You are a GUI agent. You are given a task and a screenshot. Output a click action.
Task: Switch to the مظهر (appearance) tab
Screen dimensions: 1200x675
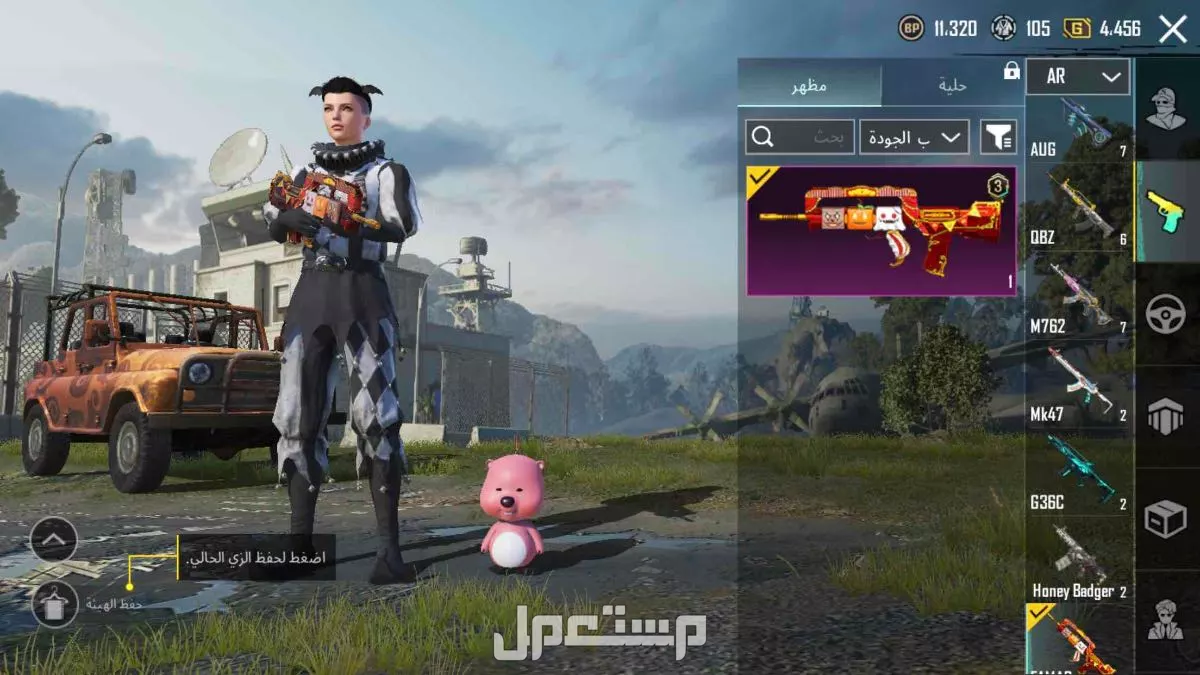809,86
